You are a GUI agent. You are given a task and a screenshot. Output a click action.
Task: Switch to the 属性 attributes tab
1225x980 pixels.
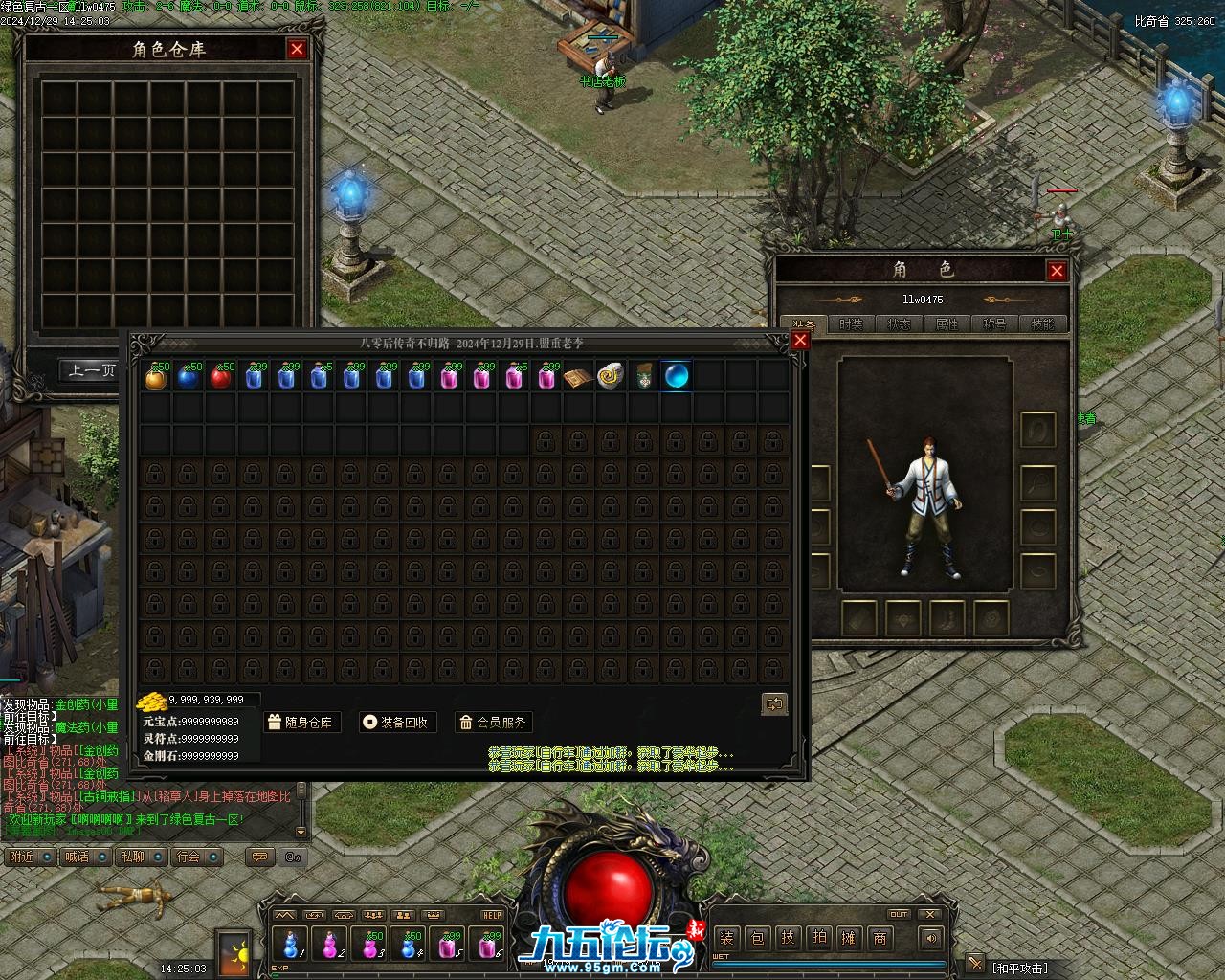coord(947,324)
